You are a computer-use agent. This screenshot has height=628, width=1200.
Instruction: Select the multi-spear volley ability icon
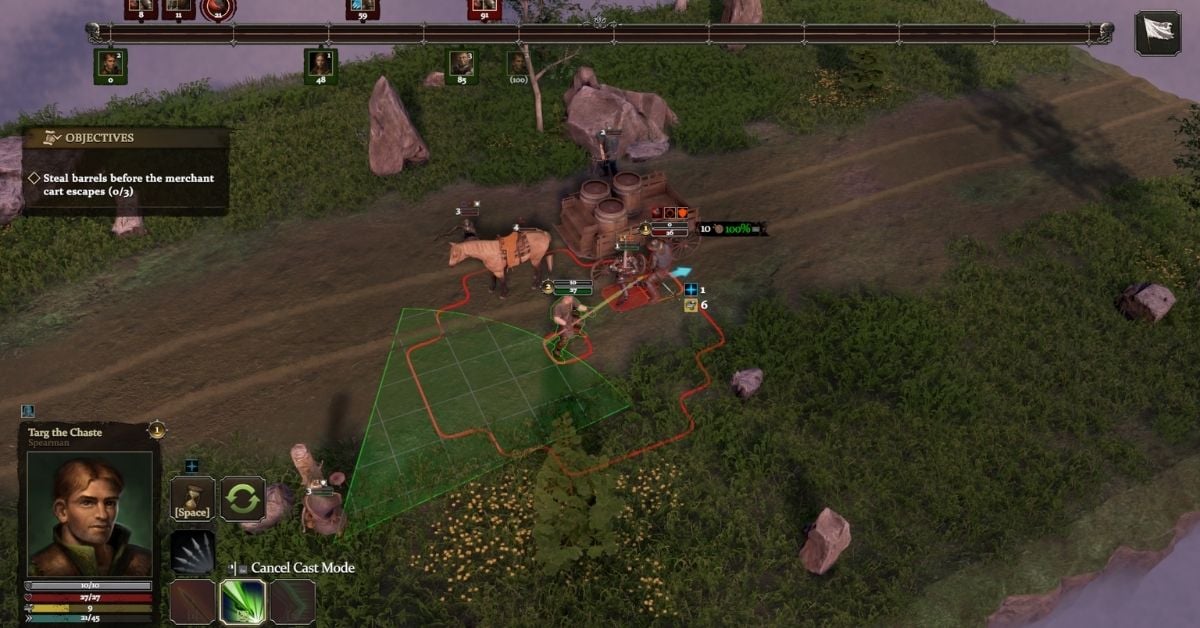click(x=192, y=553)
